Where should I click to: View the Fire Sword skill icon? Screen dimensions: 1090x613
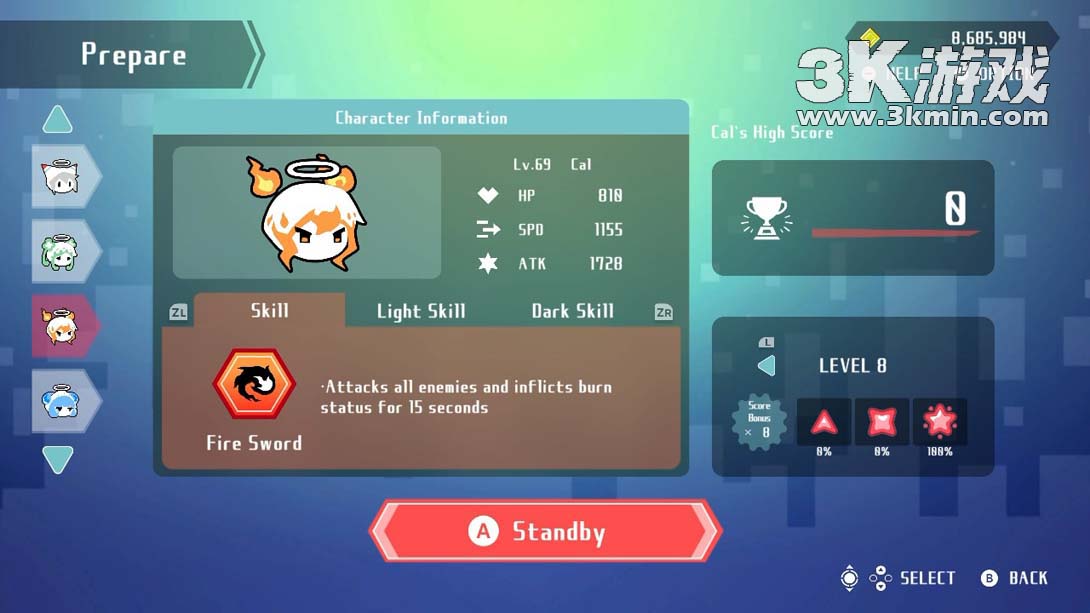click(x=254, y=384)
